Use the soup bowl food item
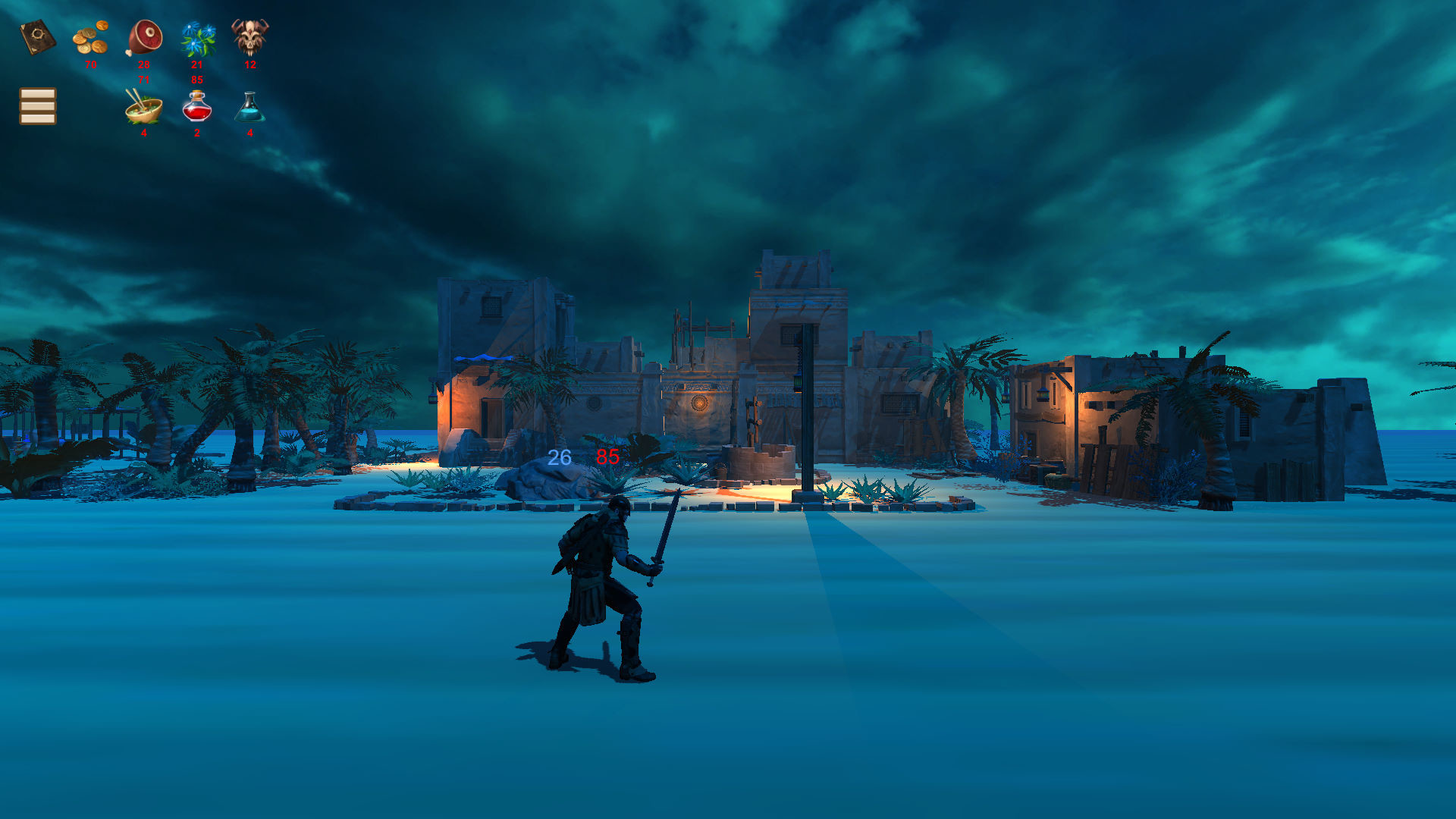Image resolution: width=1456 pixels, height=819 pixels. pyautogui.click(x=143, y=108)
